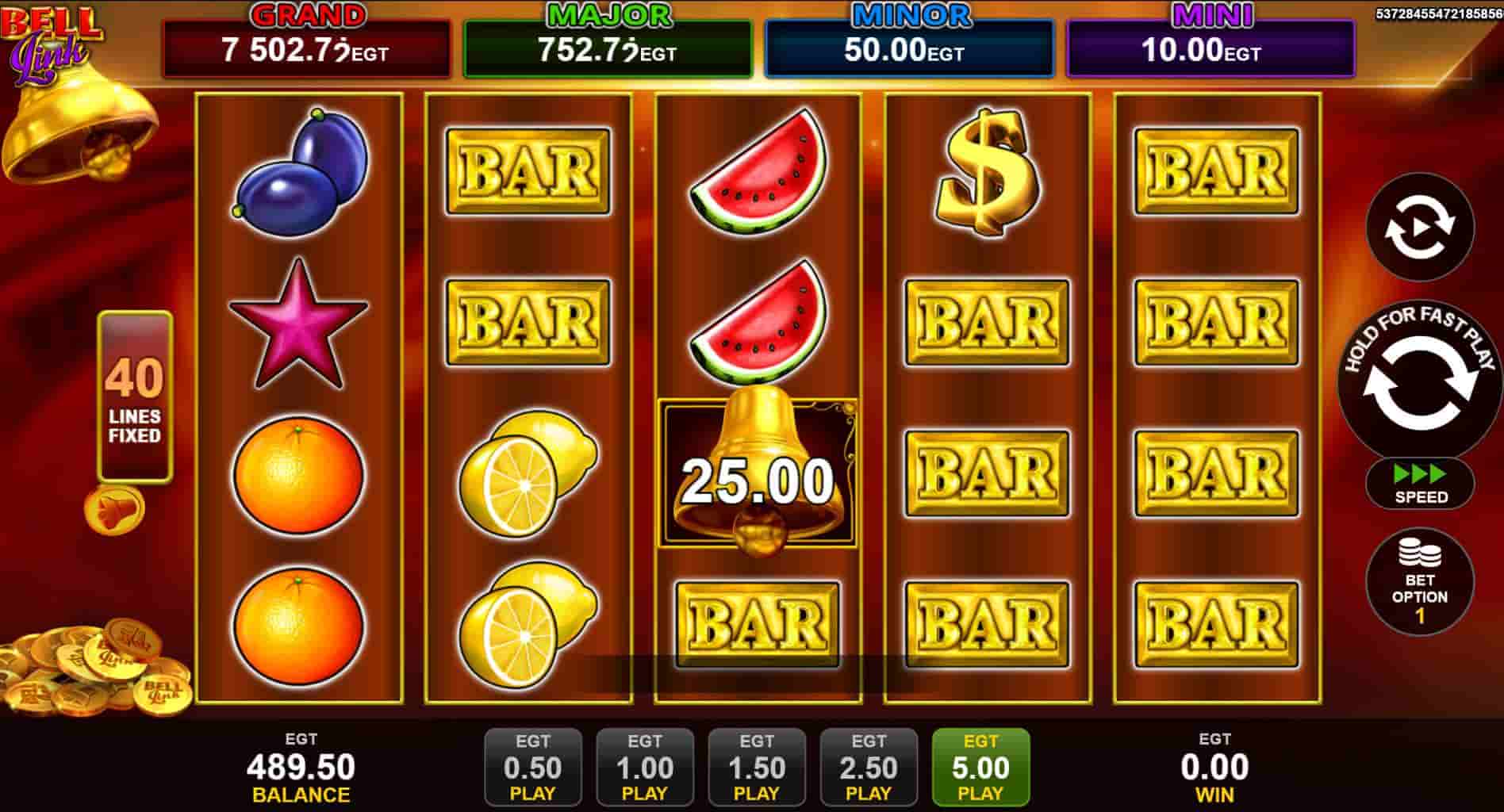The height and width of the screenshot is (812, 1504).
Task: Toggle sound with the gold bell coin icon
Action: [x=115, y=510]
